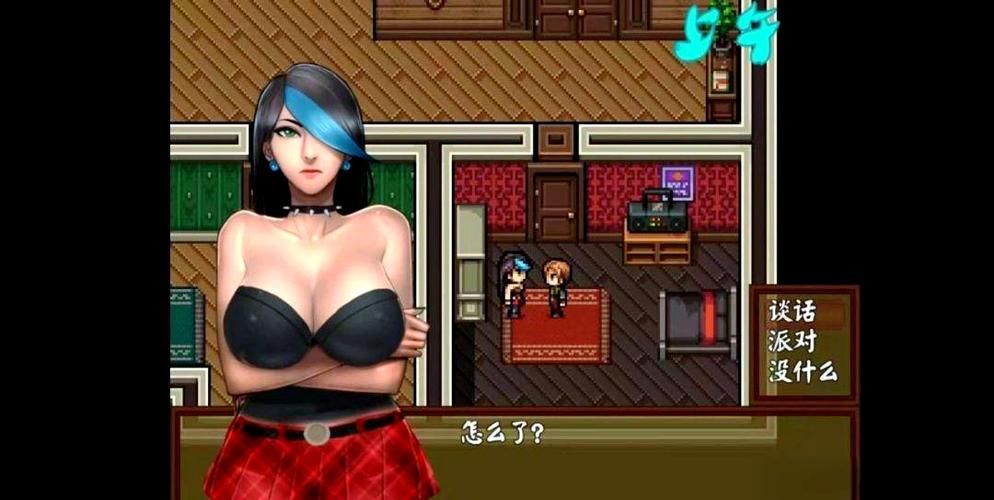Choose the 谈话 dialogue option
The image size is (994, 500).
pyautogui.click(x=793, y=311)
